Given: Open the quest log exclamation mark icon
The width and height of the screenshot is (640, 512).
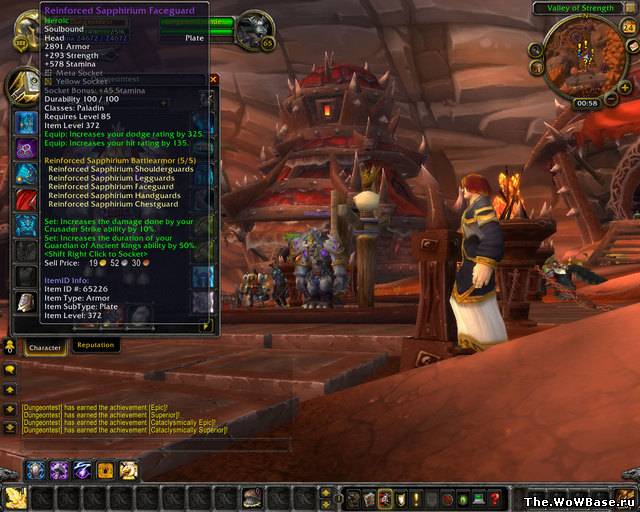Looking at the screenshot, I should (417, 498).
